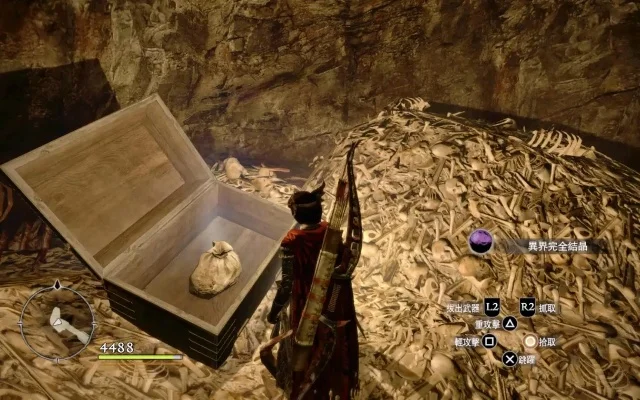This screenshot has width=640, height=400.
Task: Click the 異界完全結晶 item notification label
Action: coord(557,246)
